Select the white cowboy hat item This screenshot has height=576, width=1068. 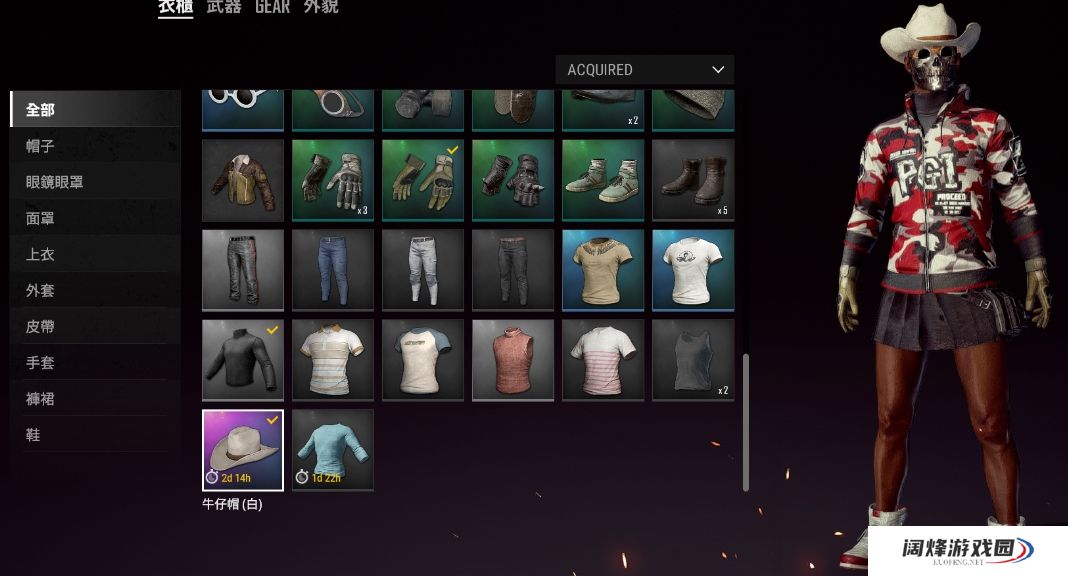pos(243,449)
